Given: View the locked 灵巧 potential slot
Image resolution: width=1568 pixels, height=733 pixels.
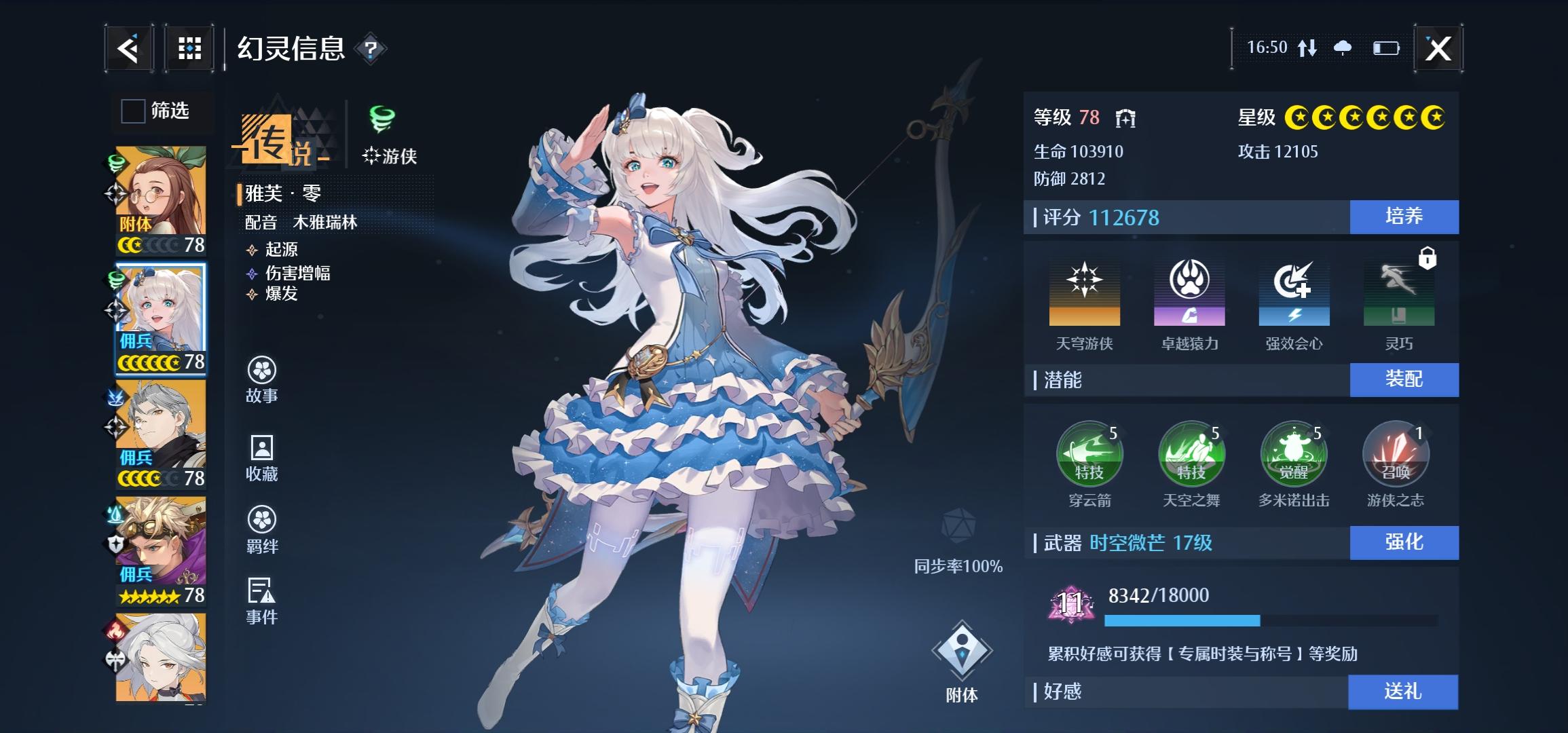Looking at the screenshot, I should pos(1399,293).
